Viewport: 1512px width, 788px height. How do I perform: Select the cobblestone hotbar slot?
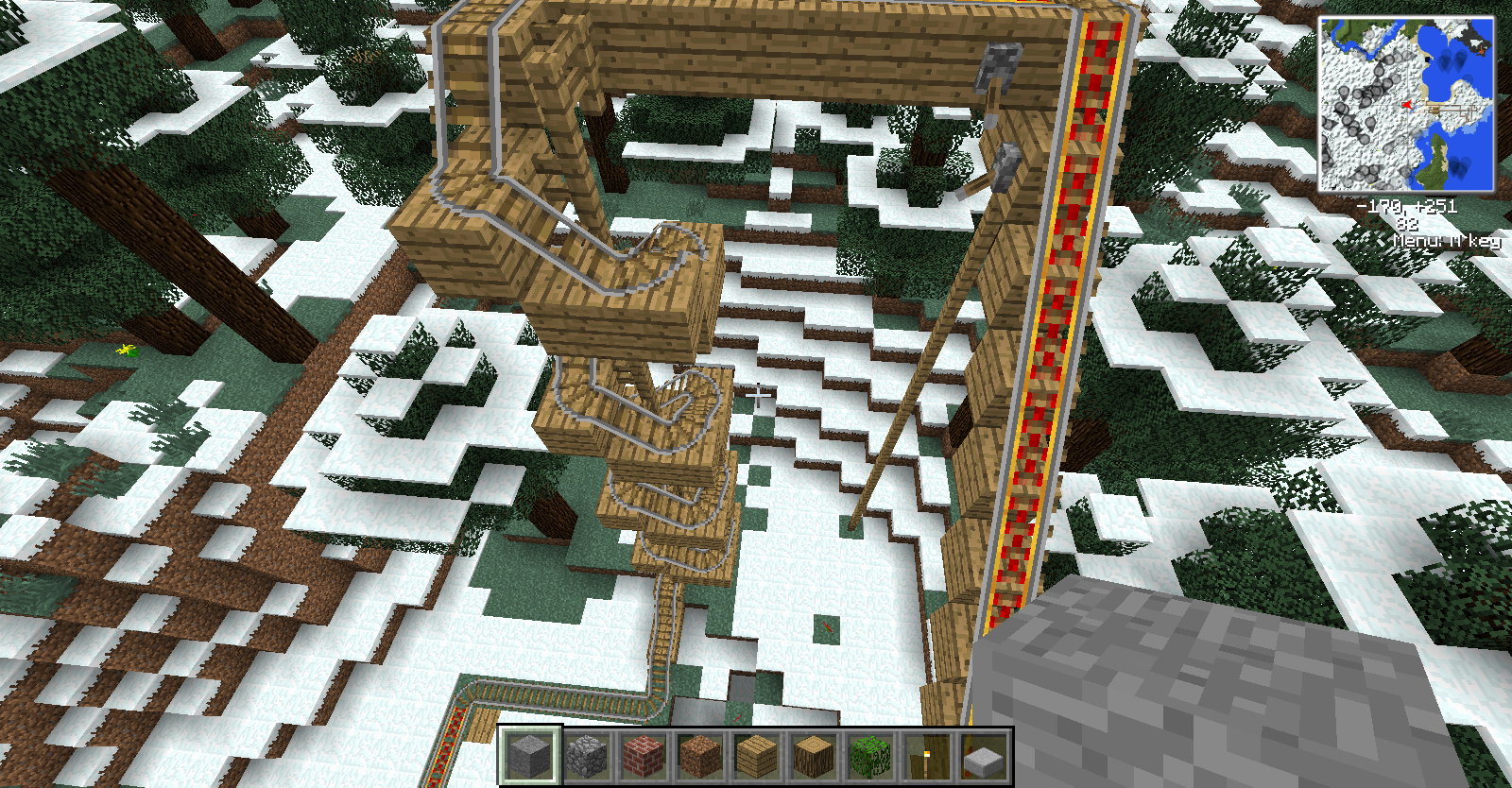(586, 756)
